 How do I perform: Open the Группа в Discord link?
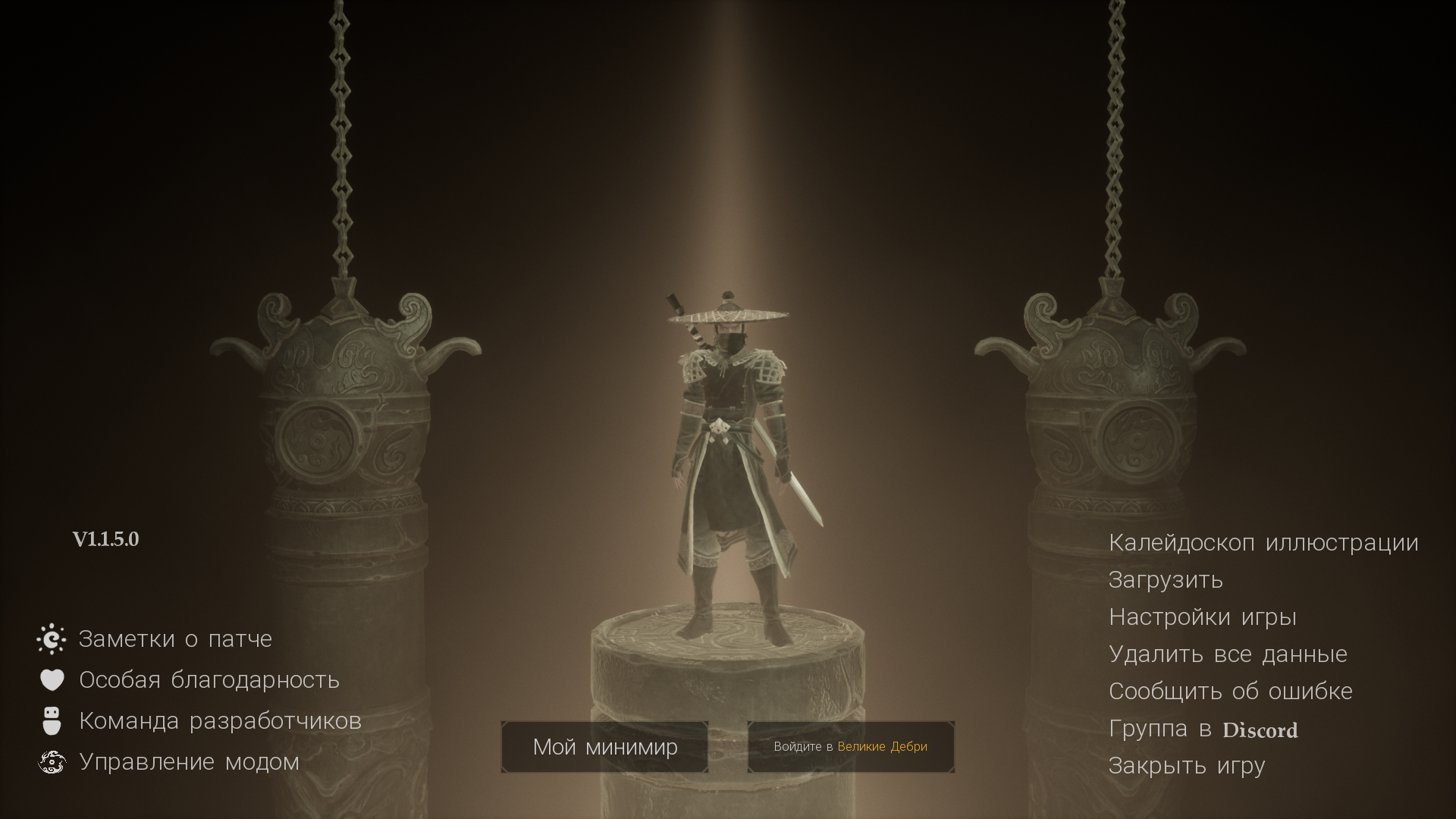1203,729
